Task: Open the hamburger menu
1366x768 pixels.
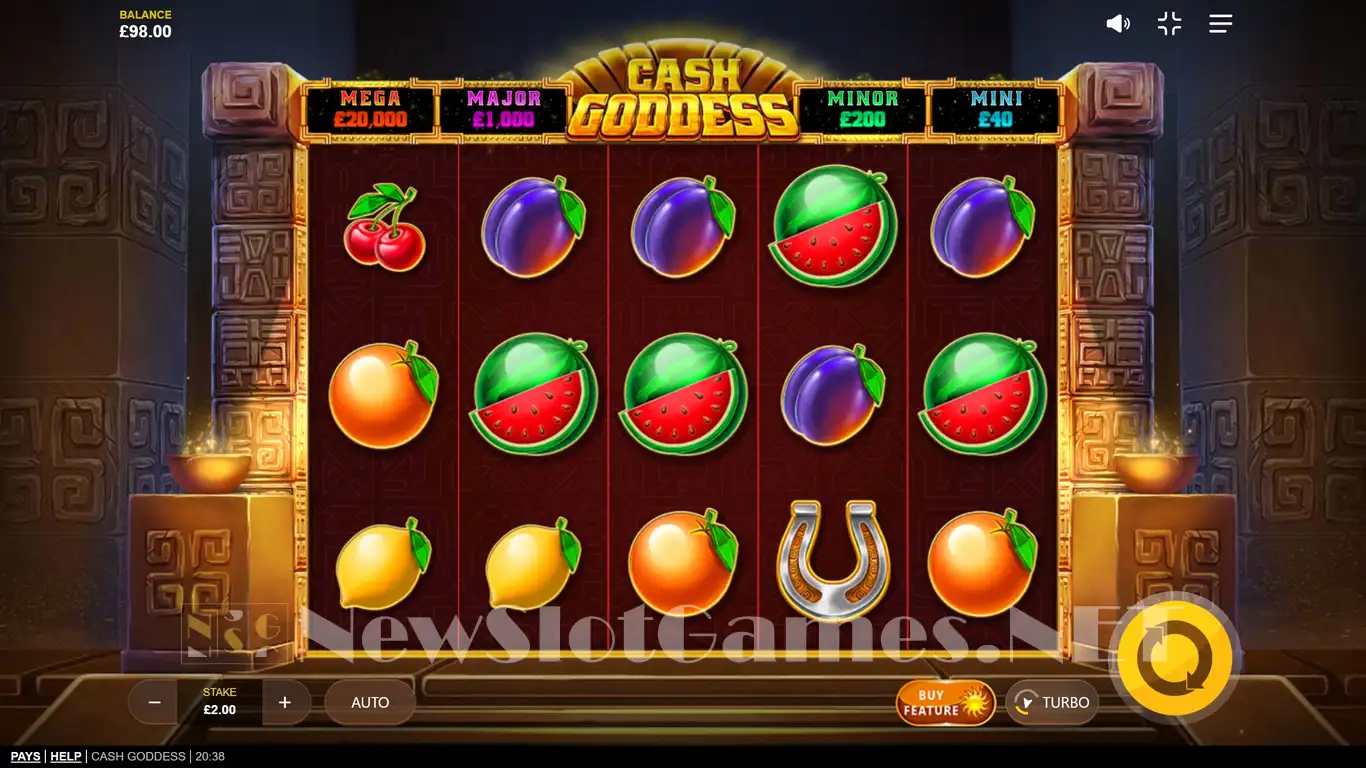Action: [1220, 24]
